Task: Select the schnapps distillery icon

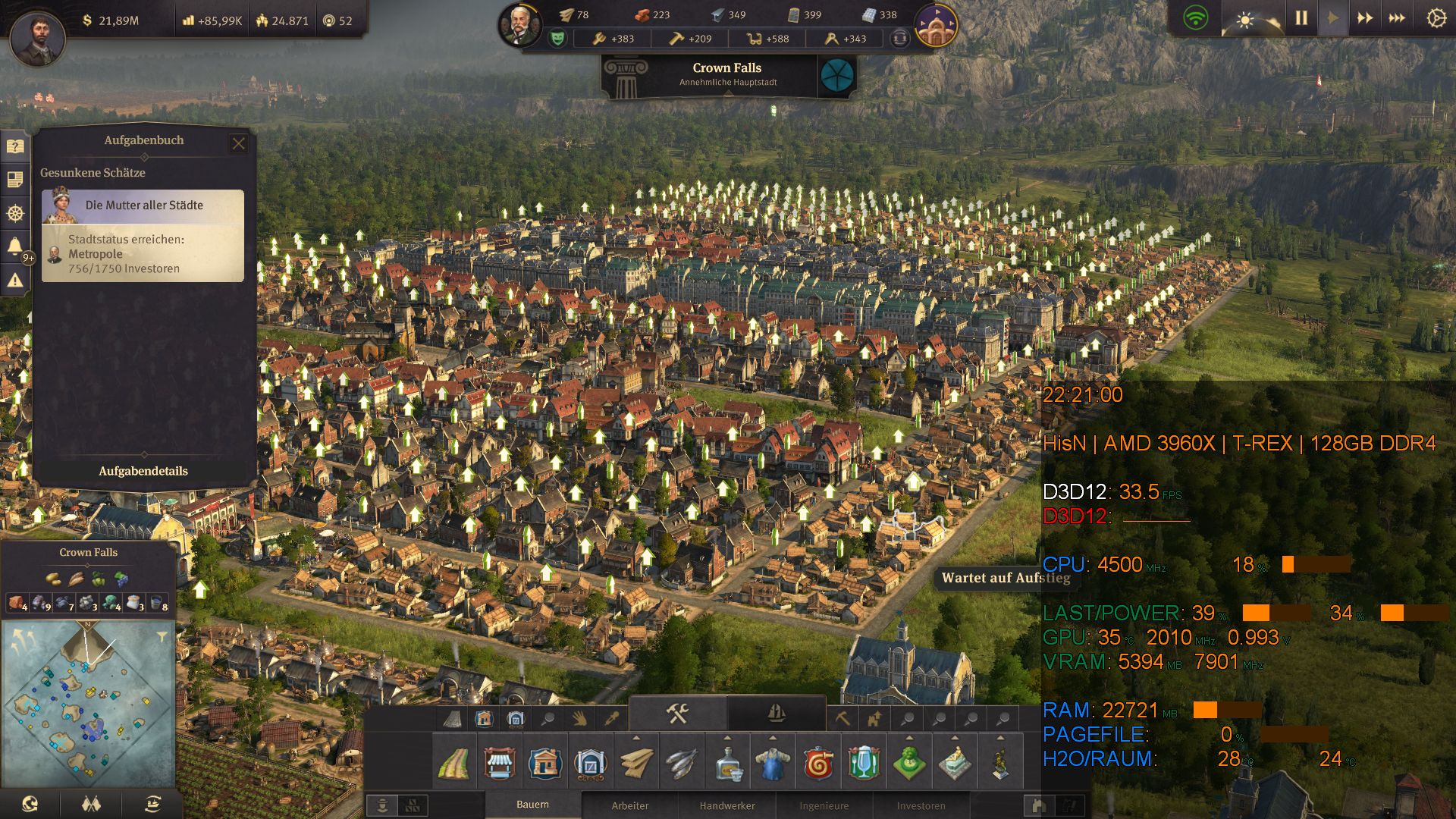Action: [x=727, y=764]
